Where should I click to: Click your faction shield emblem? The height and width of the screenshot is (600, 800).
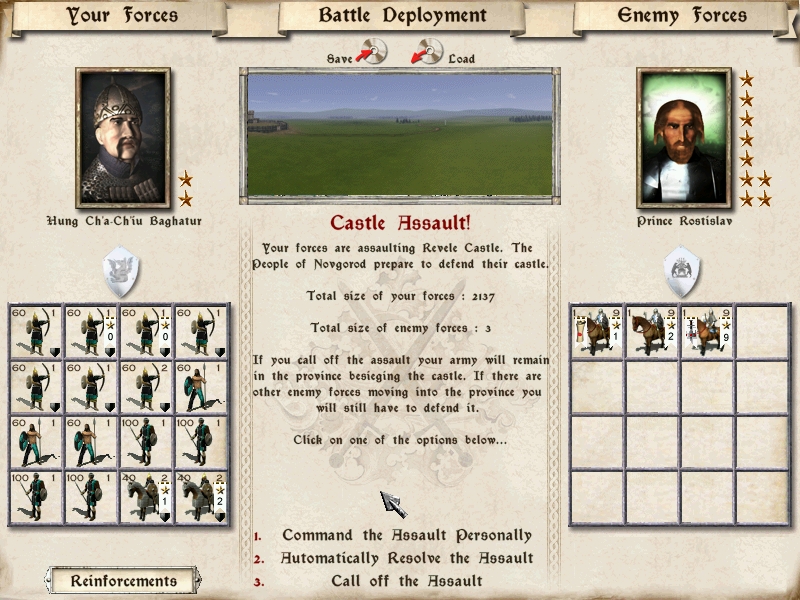[123, 270]
